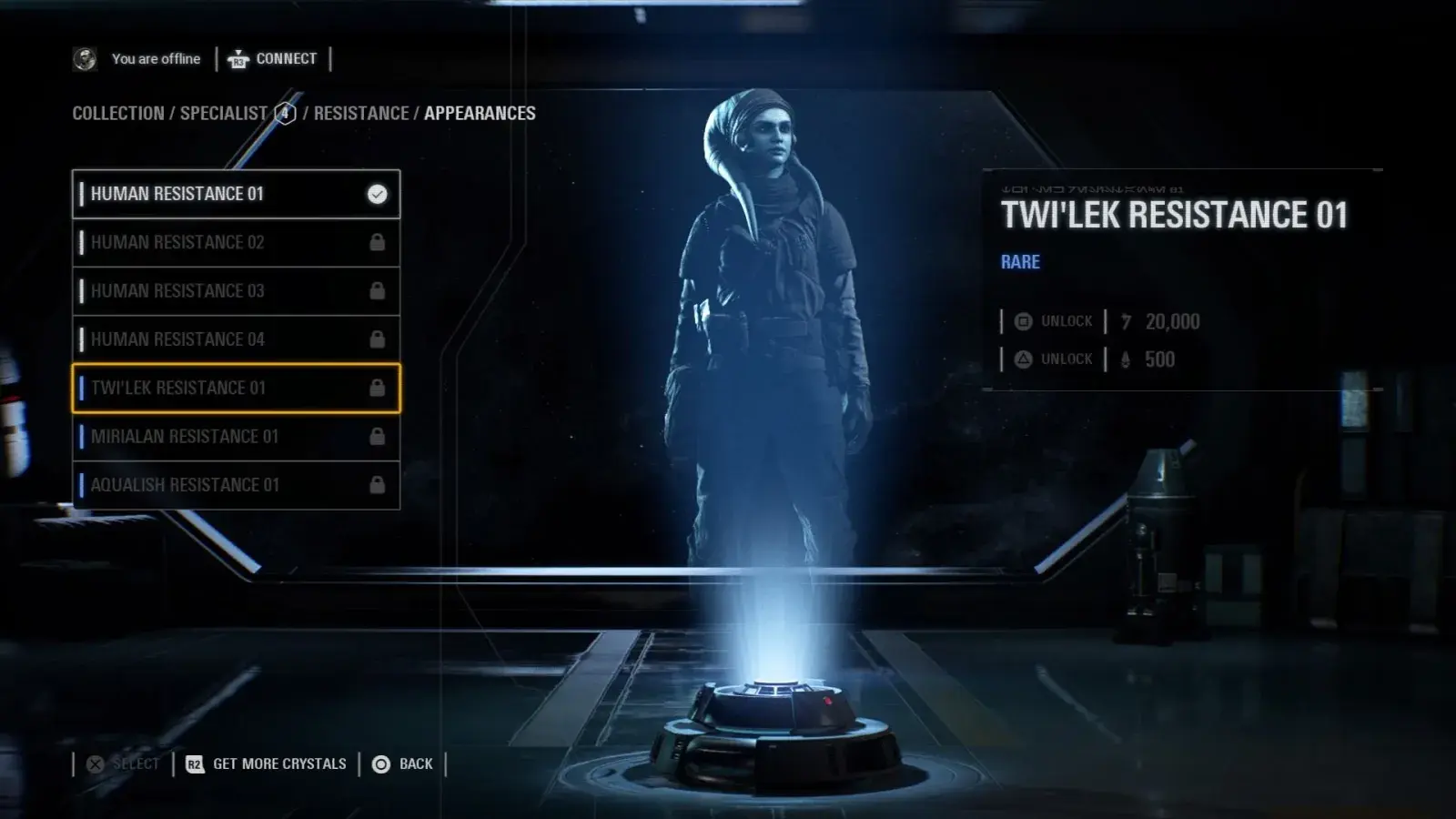Click Connect to go online
This screenshot has height=819, width=1456.
tap(273, 59)
